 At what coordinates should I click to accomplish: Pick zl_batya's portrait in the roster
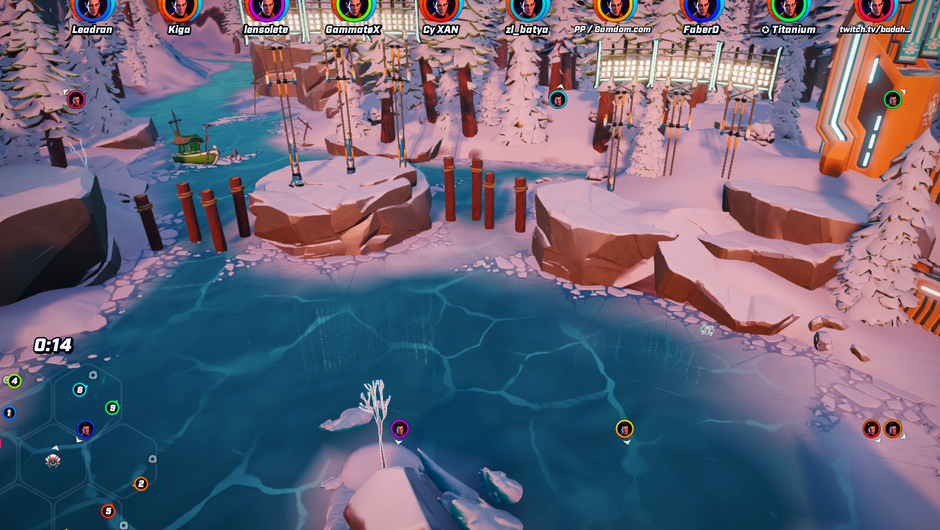click(528, 9)
